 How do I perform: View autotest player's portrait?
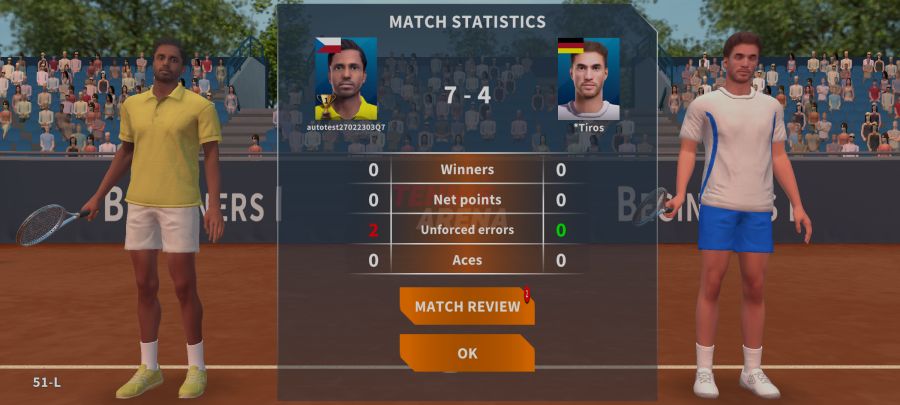(346, 79)
